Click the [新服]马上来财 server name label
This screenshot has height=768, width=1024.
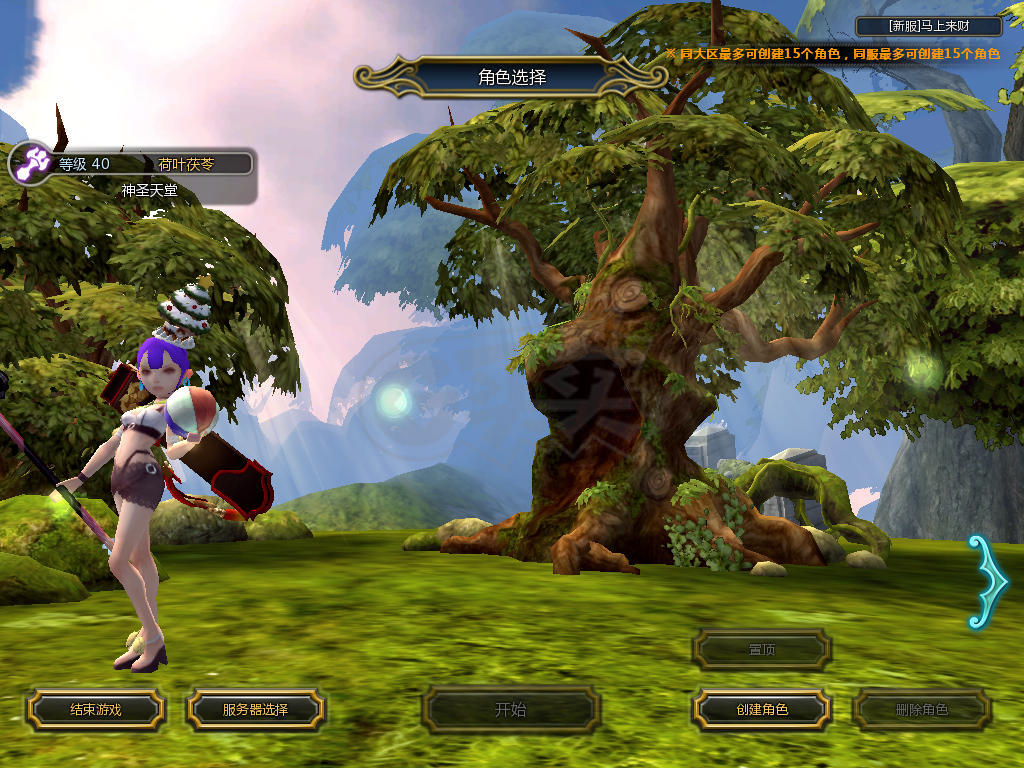[x=929, y=26]
